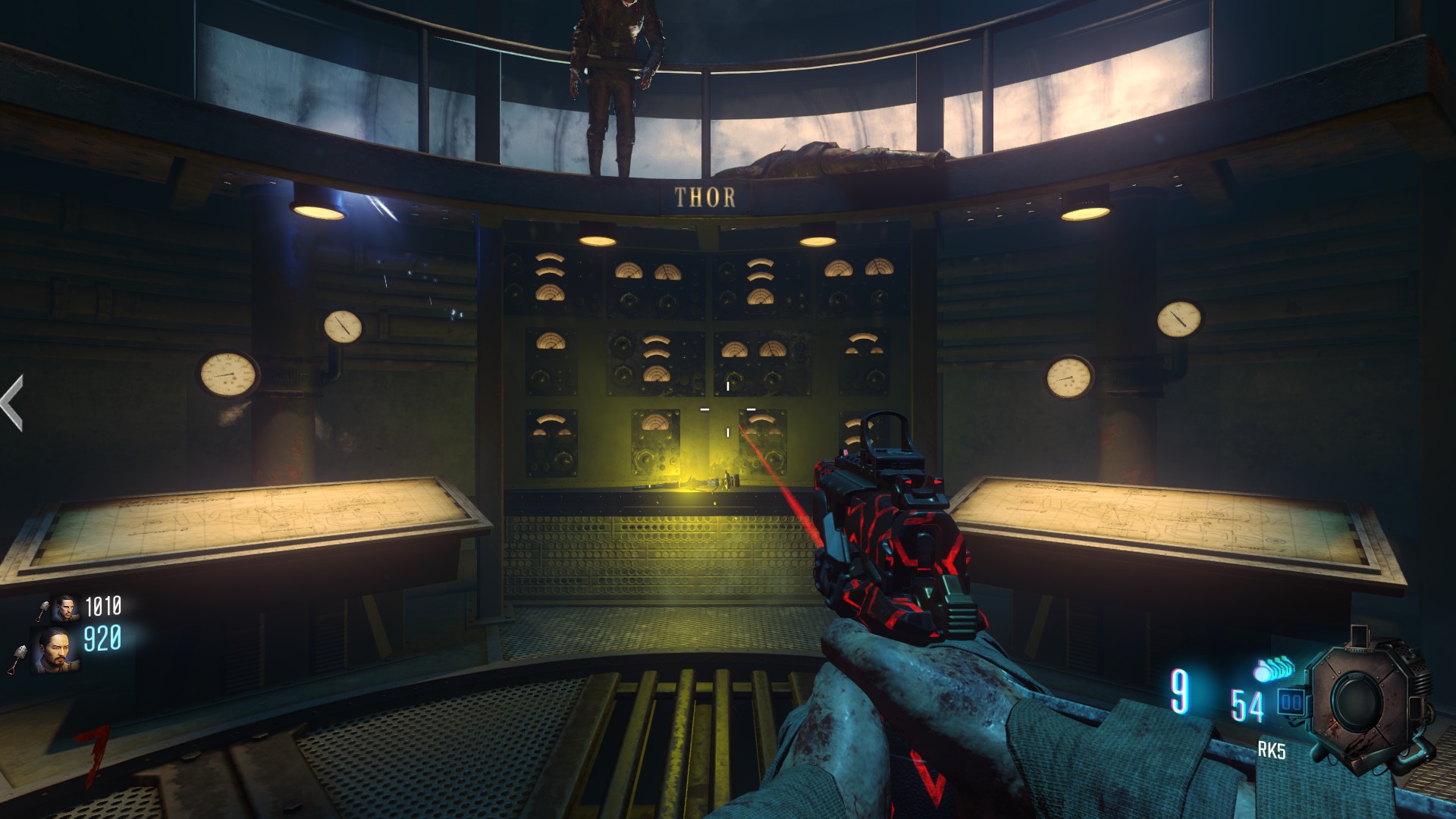Go to previous screenshot with the left arrow

pyautogui.click(x=11, y=403)
